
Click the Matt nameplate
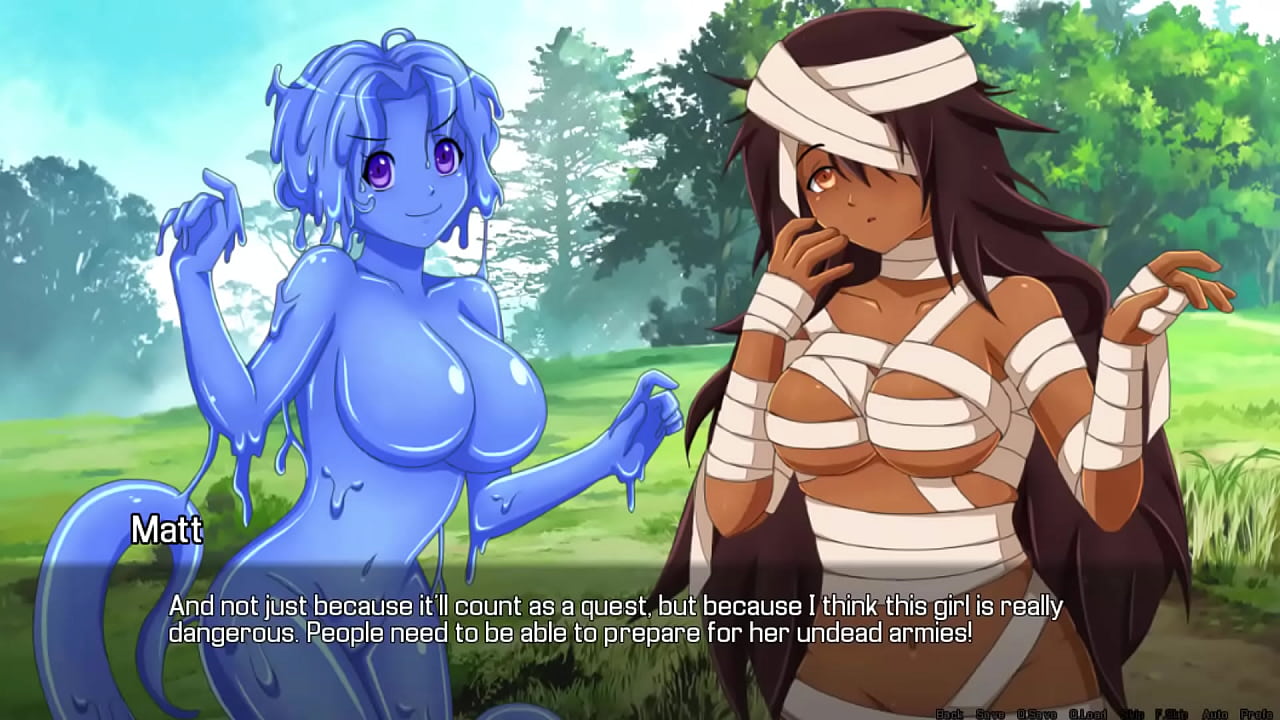pos(166,531)
